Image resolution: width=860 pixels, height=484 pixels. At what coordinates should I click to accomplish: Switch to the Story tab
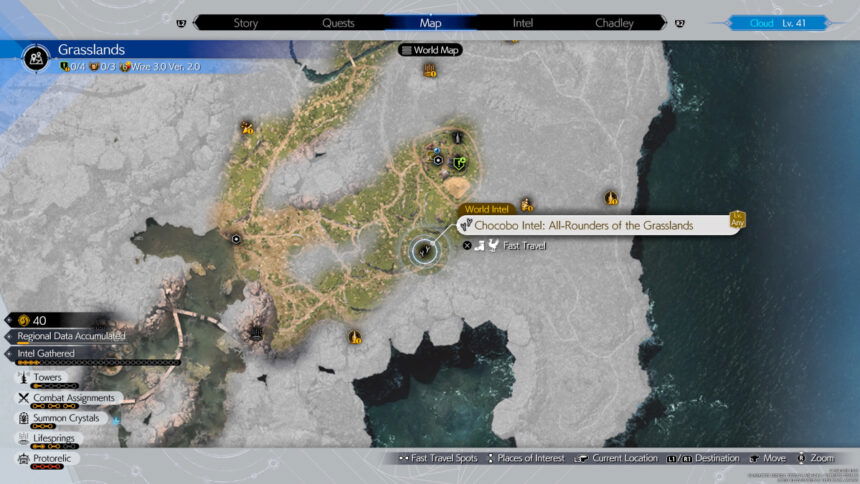246,22
